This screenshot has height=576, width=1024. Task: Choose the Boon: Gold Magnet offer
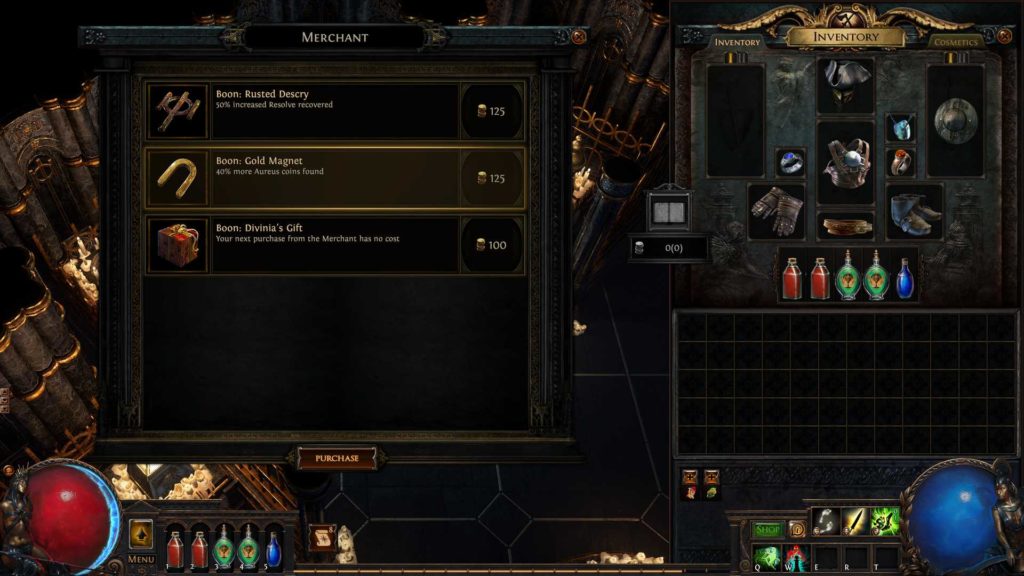point(334,178)
